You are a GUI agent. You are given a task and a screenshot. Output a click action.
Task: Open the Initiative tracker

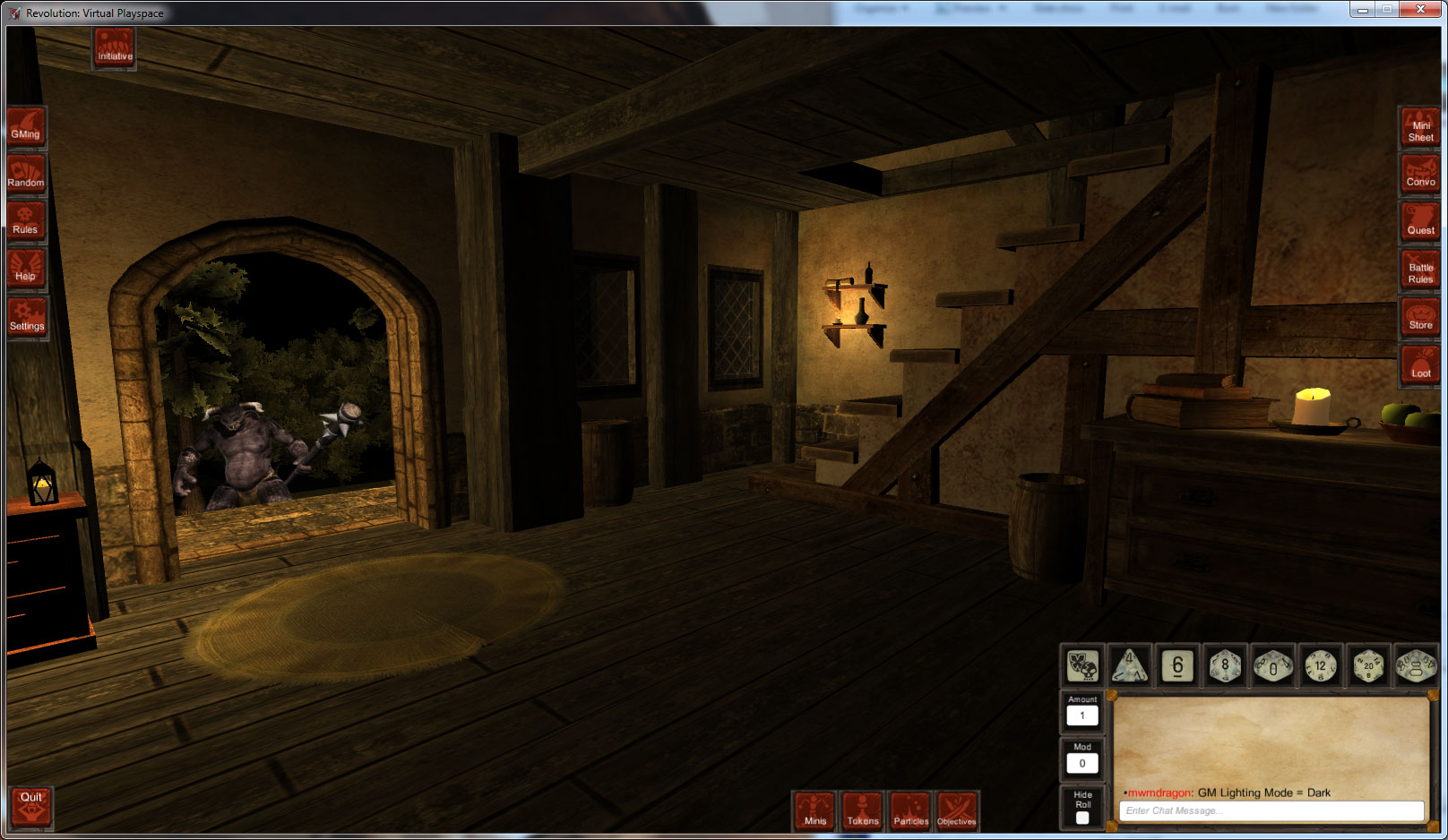click(114, 45)
